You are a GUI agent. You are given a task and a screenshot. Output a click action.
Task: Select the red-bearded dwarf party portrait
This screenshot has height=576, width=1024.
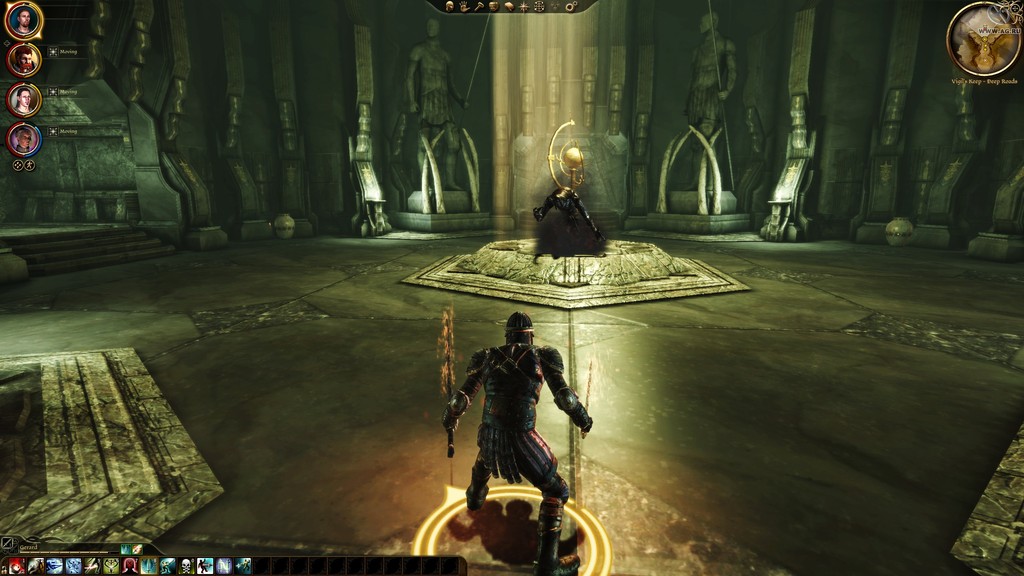click(23, 60)
